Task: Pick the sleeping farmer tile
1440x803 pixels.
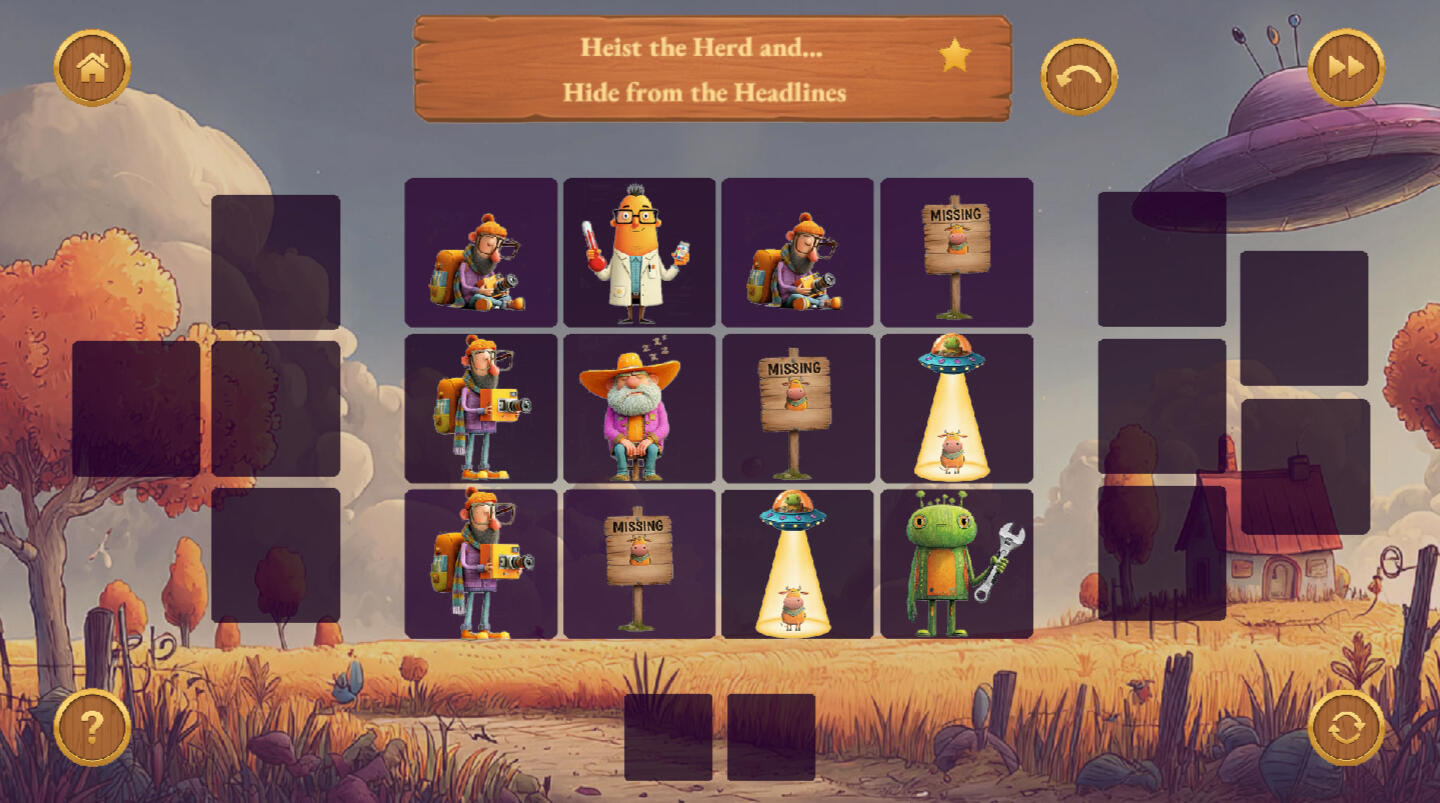Action: point(639,409)
